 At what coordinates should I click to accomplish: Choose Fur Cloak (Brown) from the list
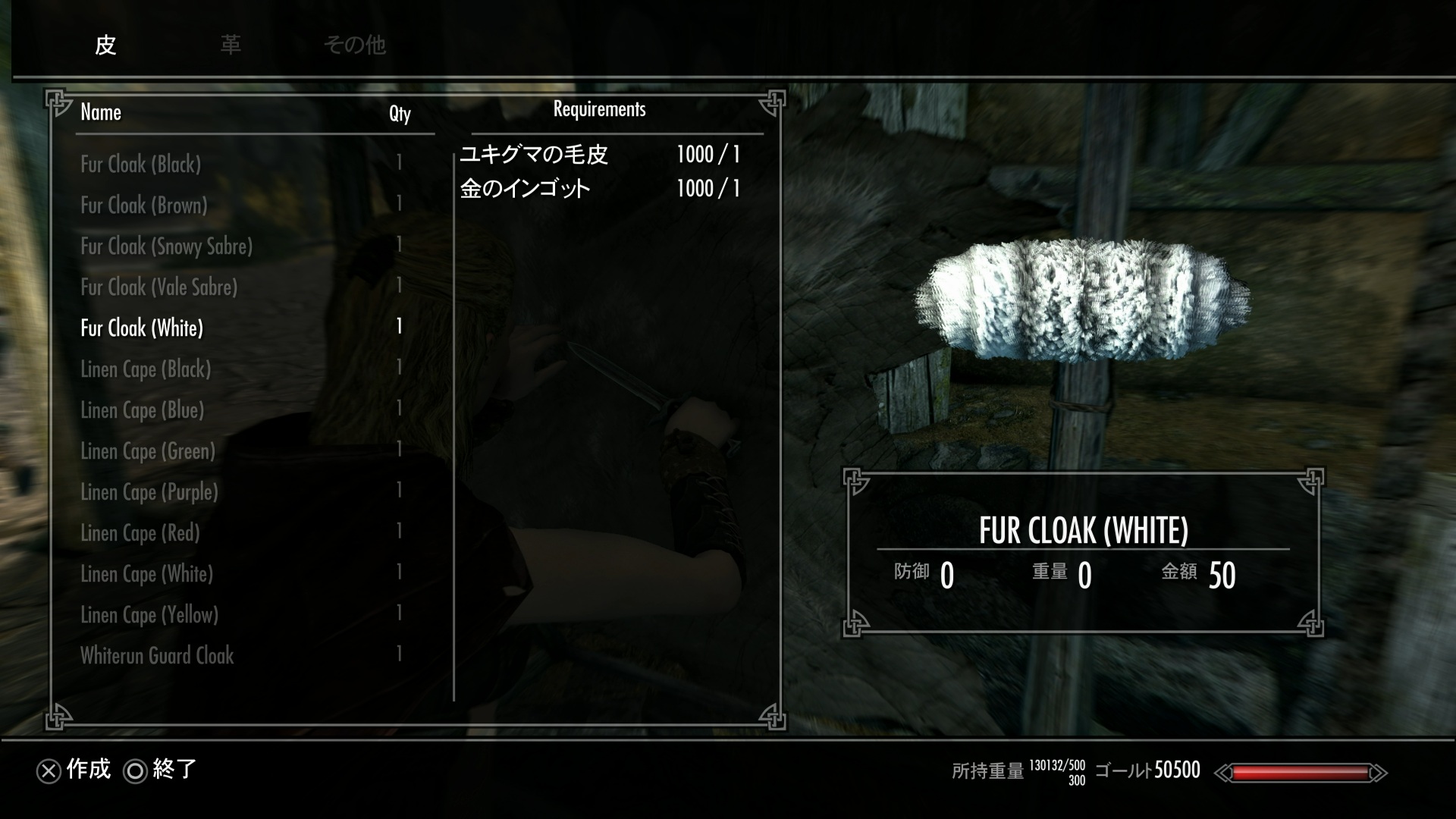point(144,206)
